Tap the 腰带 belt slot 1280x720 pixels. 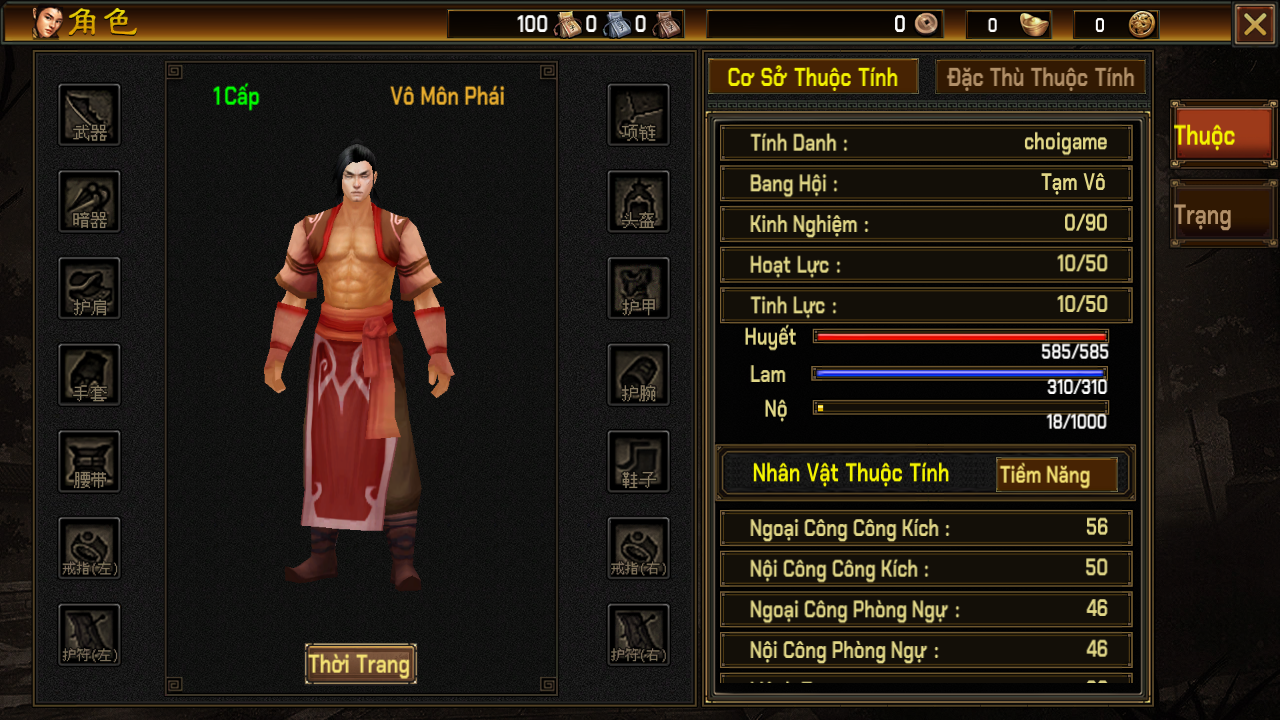pos(90,461)
